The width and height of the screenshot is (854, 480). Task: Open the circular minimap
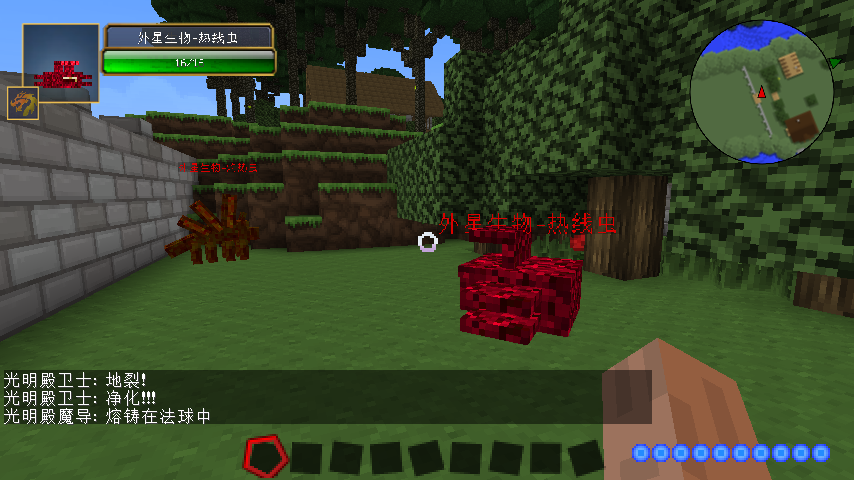(x=762, y=93)
